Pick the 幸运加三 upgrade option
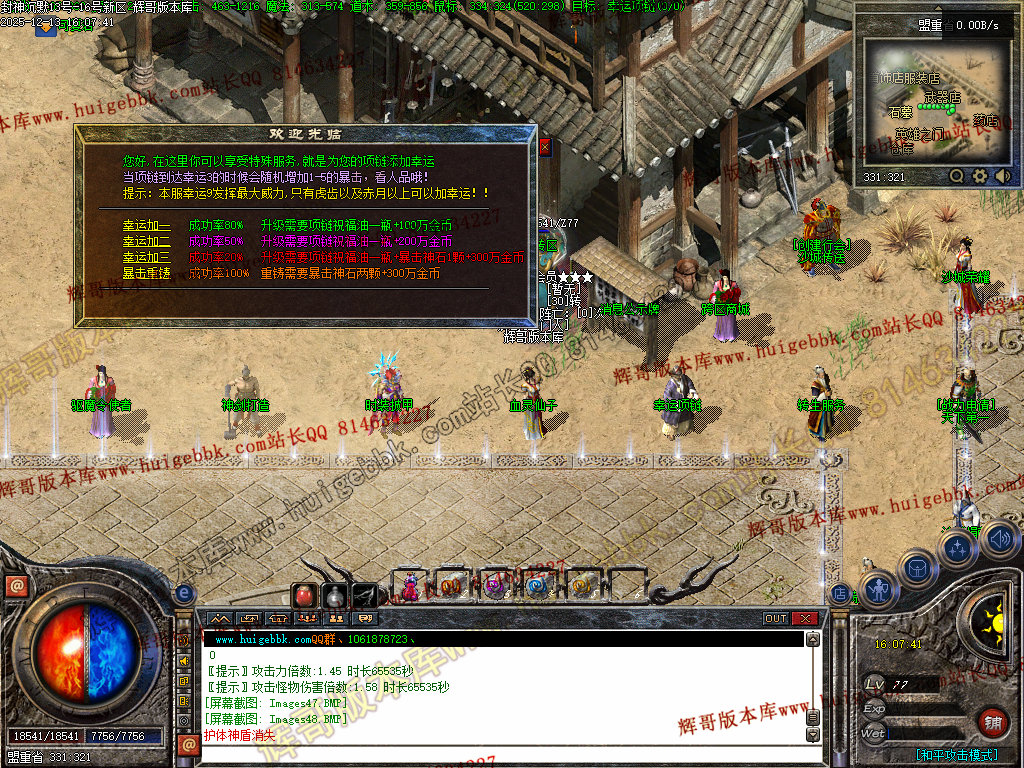The height and width of the screenshot is (768, 1024). pos(147,257)
